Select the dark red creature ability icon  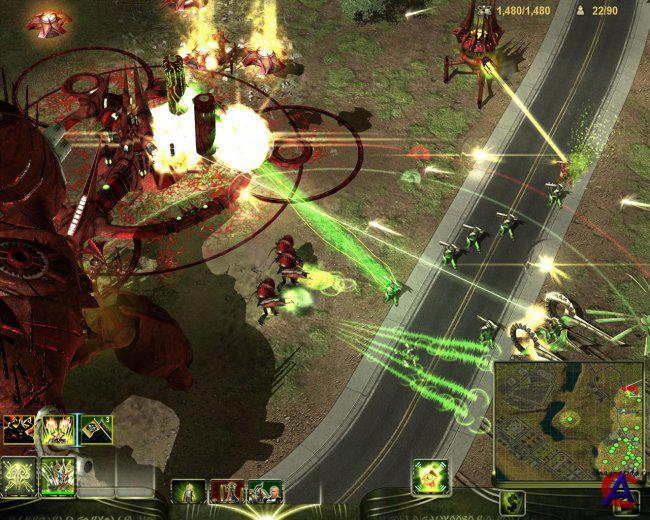coord(17,430)
